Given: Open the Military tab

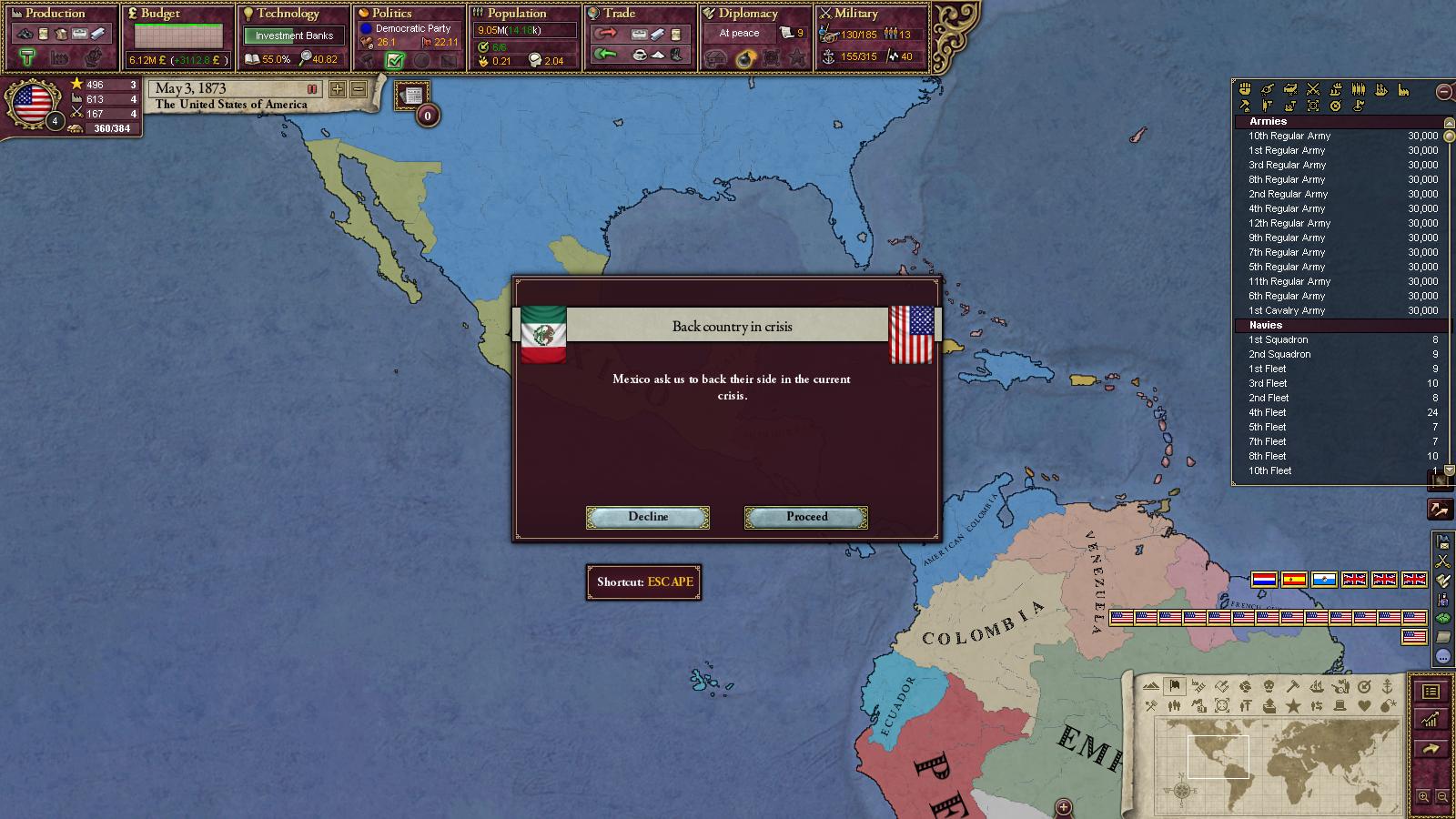Looking at the screenshot, I should pyautogui.click(x=856, y=14).
